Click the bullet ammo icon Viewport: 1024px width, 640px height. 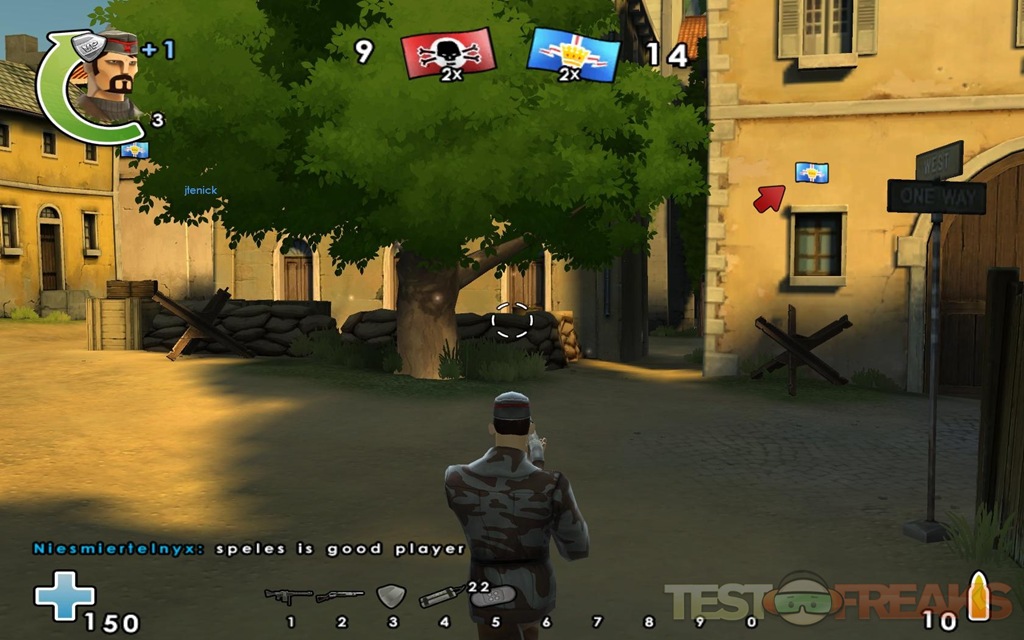click(978, 598)
